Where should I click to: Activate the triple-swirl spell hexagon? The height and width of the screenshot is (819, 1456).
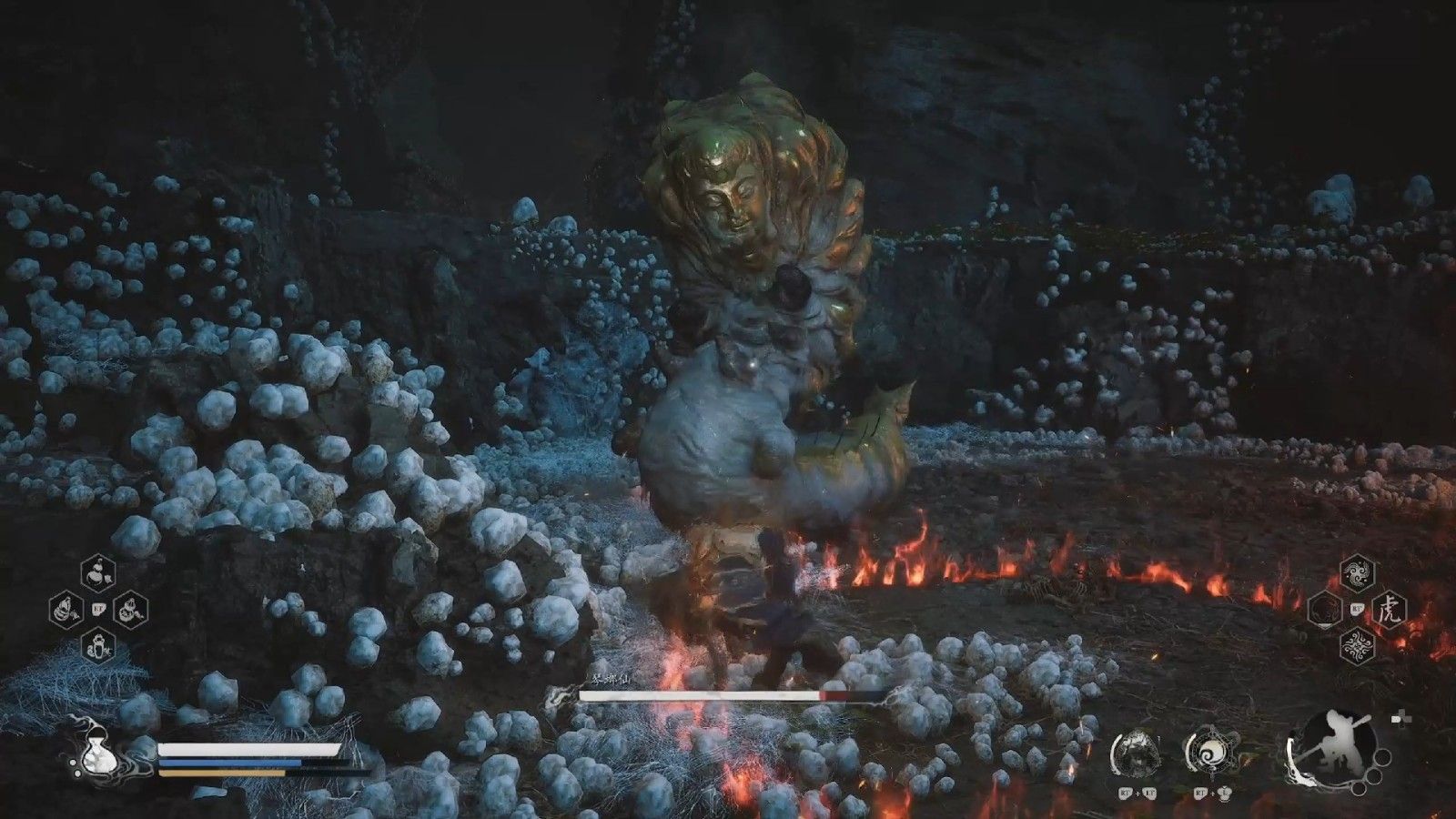[x=1358, y=571]
